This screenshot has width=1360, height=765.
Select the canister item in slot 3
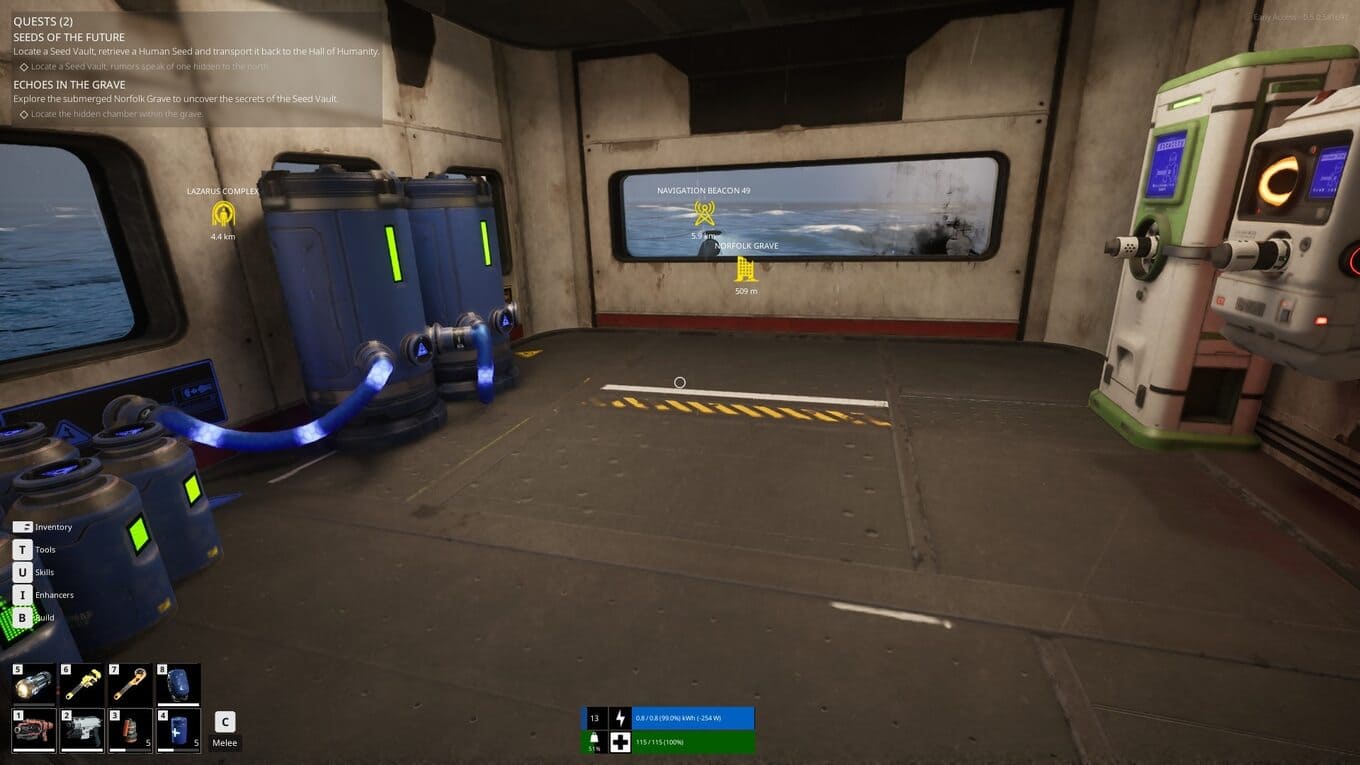pos(129,730)
